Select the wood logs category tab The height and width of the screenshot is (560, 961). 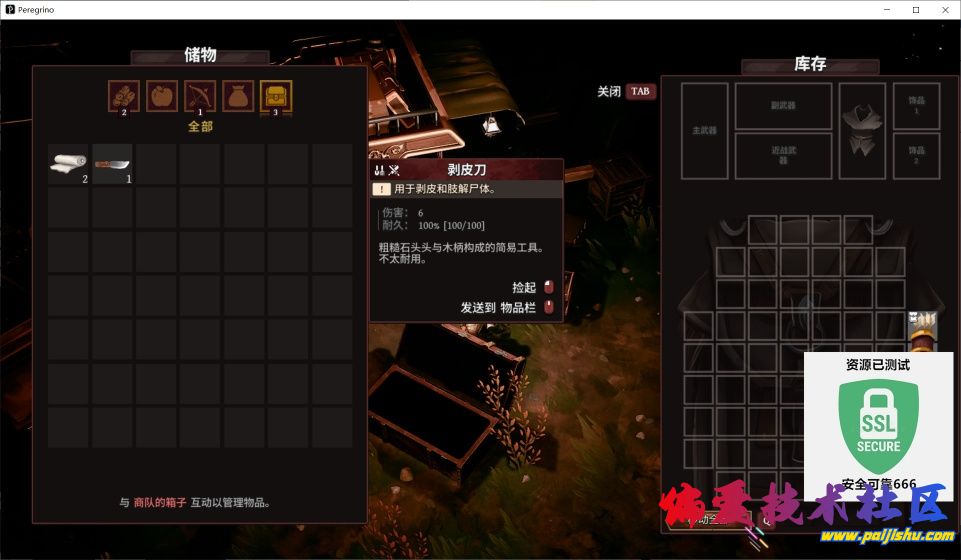tap(124, 96)
